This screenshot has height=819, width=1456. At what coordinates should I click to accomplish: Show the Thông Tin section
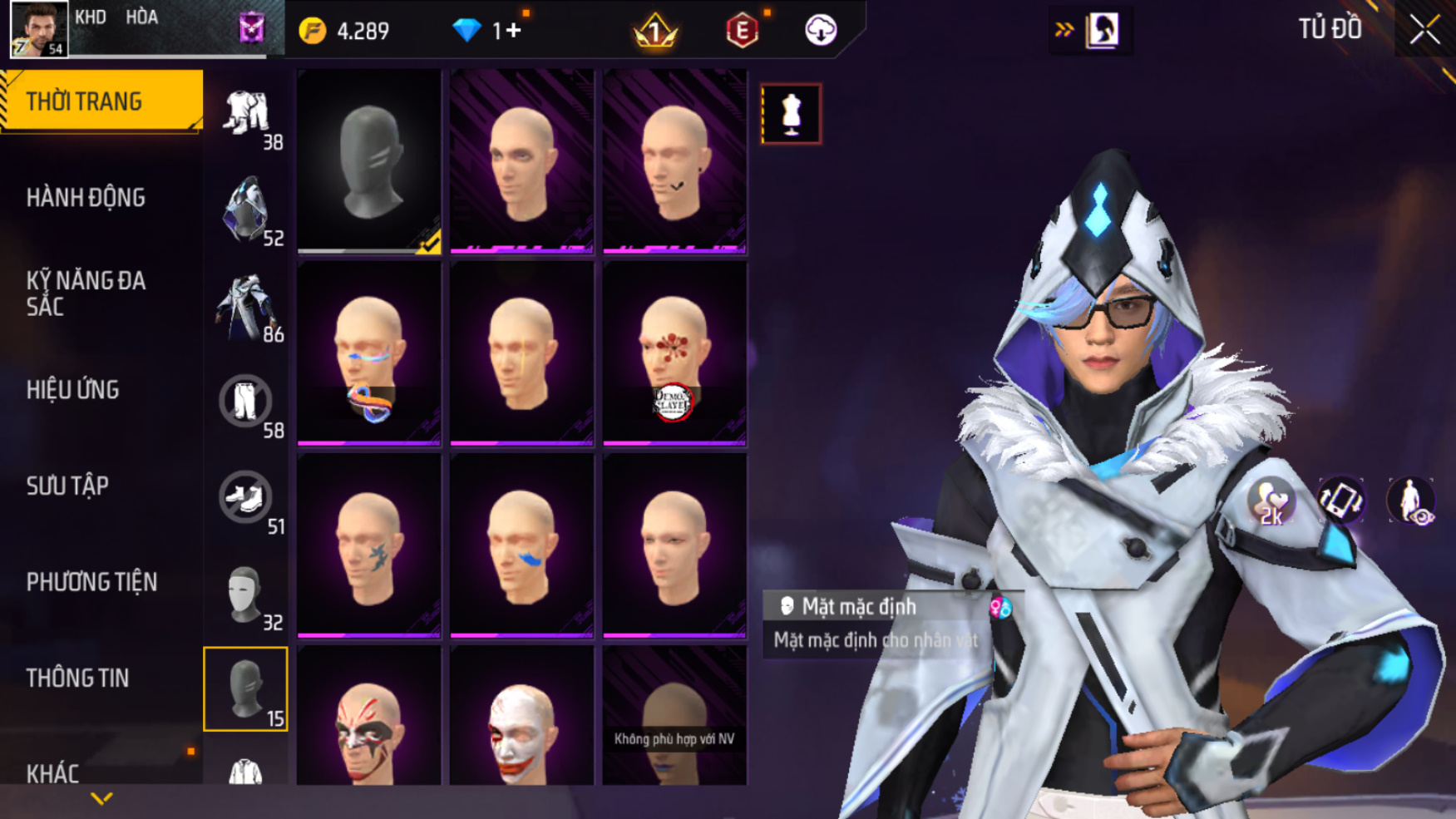(x=78, y=678)
